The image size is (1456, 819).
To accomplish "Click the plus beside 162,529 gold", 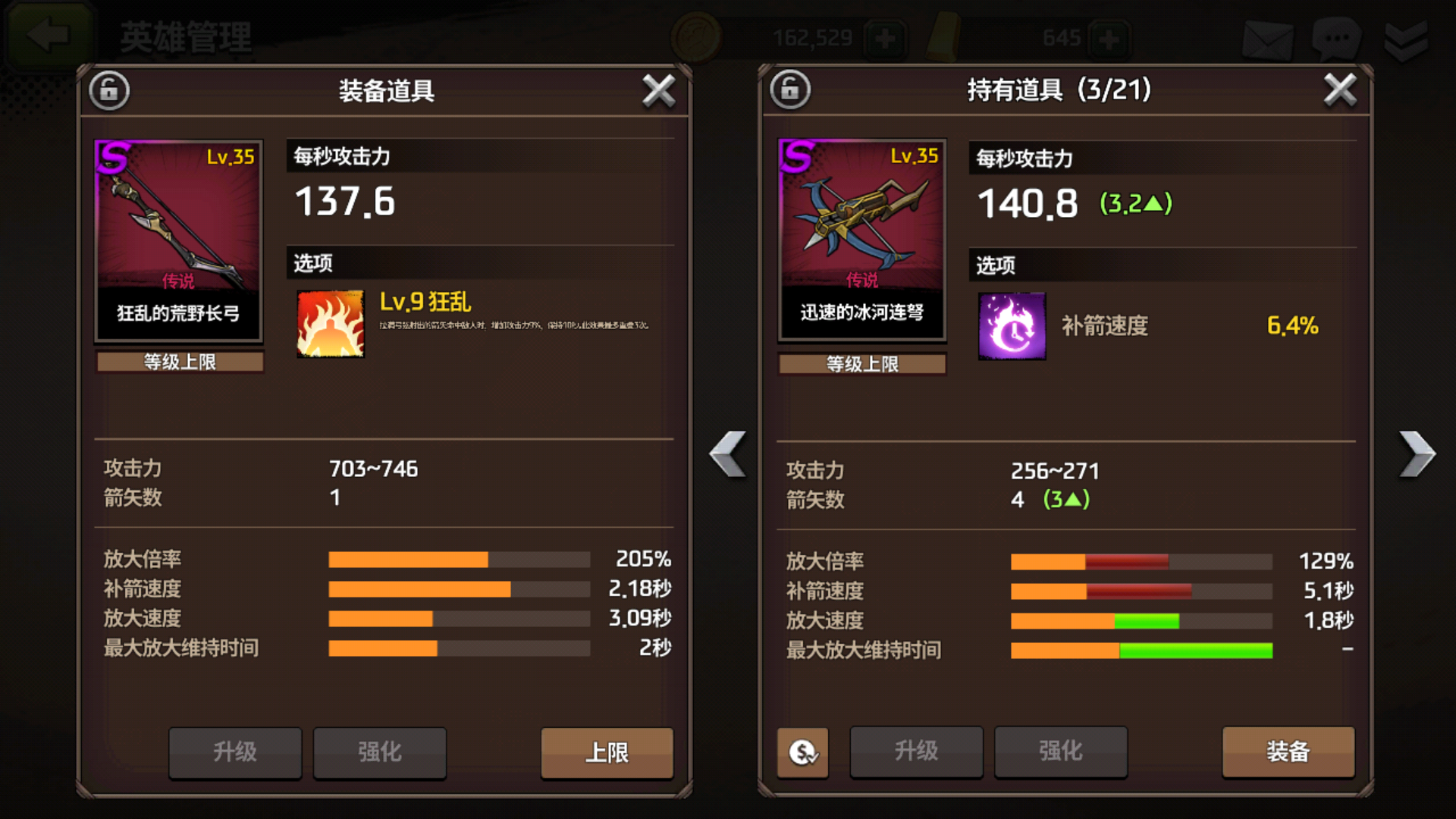I will pos(887,36).
